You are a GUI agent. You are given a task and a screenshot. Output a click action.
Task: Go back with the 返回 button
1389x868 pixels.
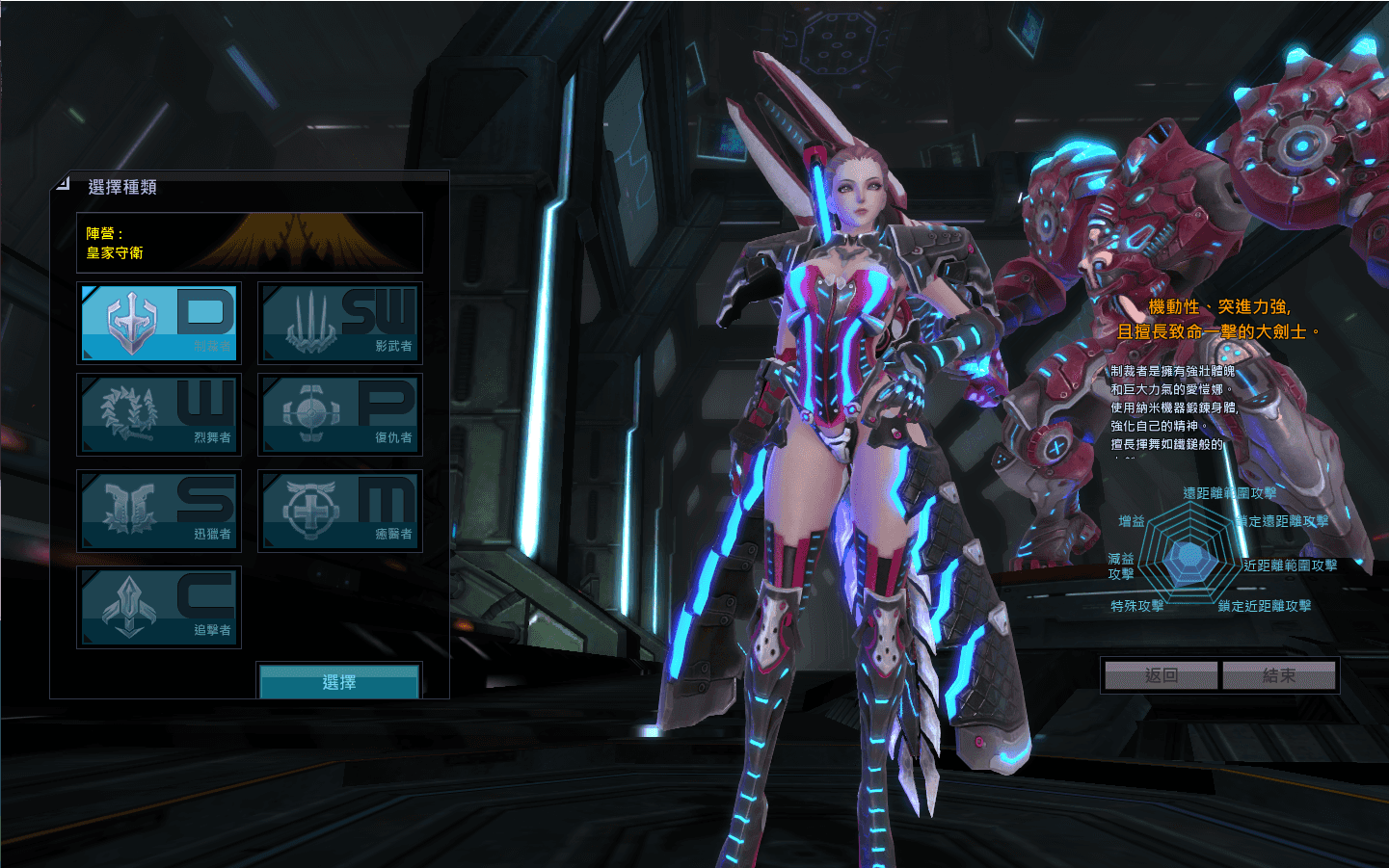(x=1162, y=675)
